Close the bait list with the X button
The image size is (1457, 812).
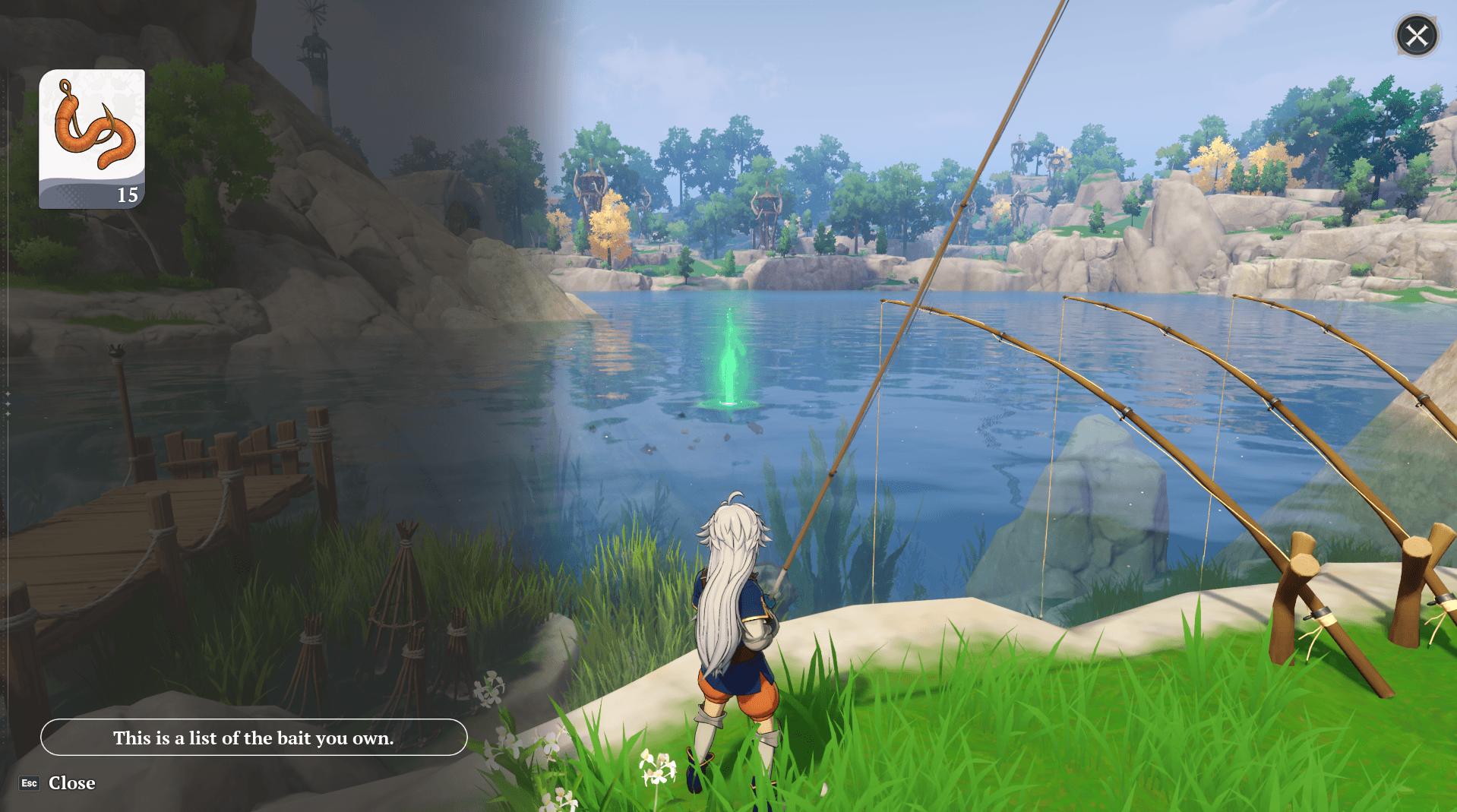tap(1416, 36)
